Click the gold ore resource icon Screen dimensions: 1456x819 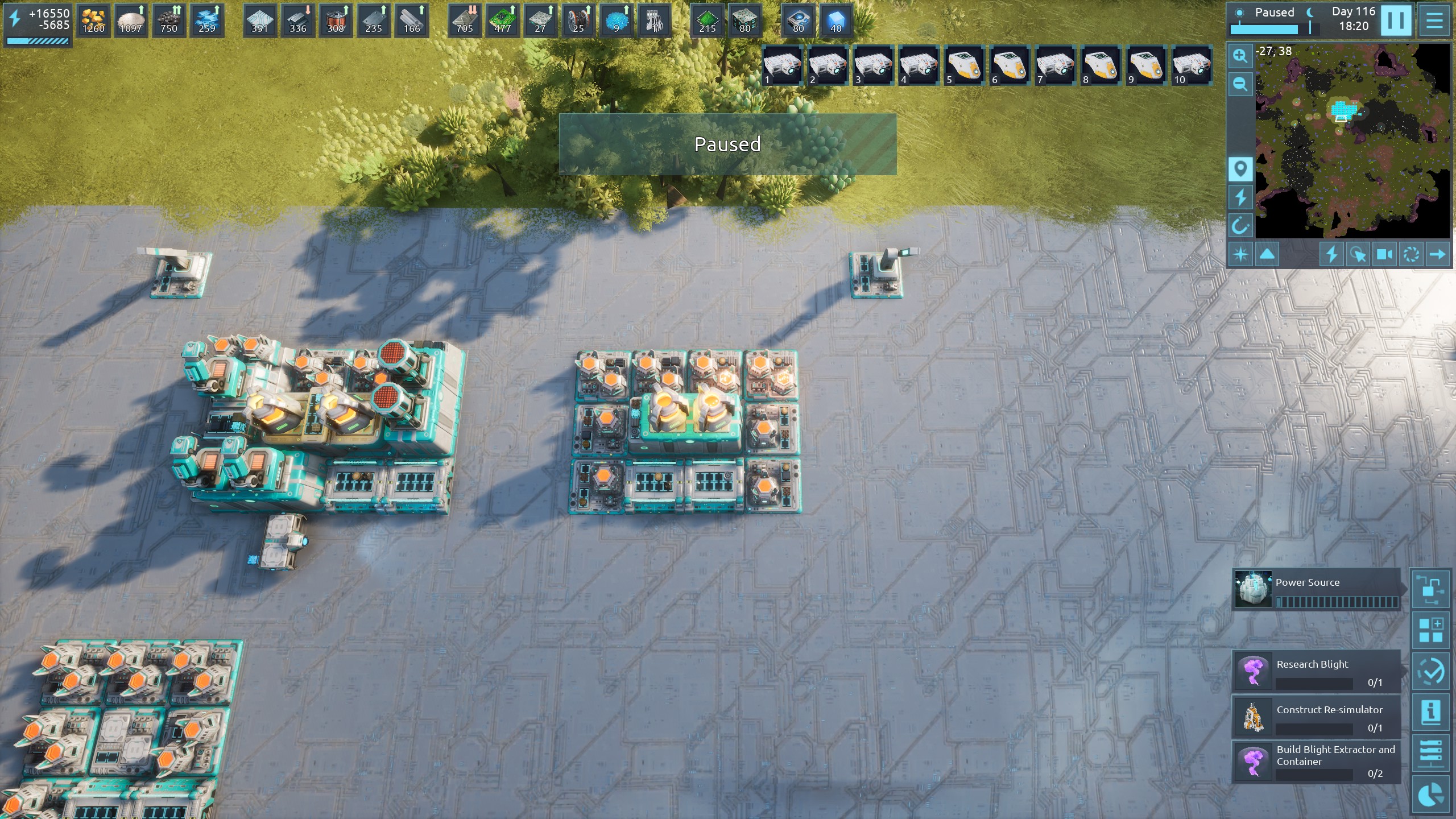pyautogui.click(x=93, y=21)
